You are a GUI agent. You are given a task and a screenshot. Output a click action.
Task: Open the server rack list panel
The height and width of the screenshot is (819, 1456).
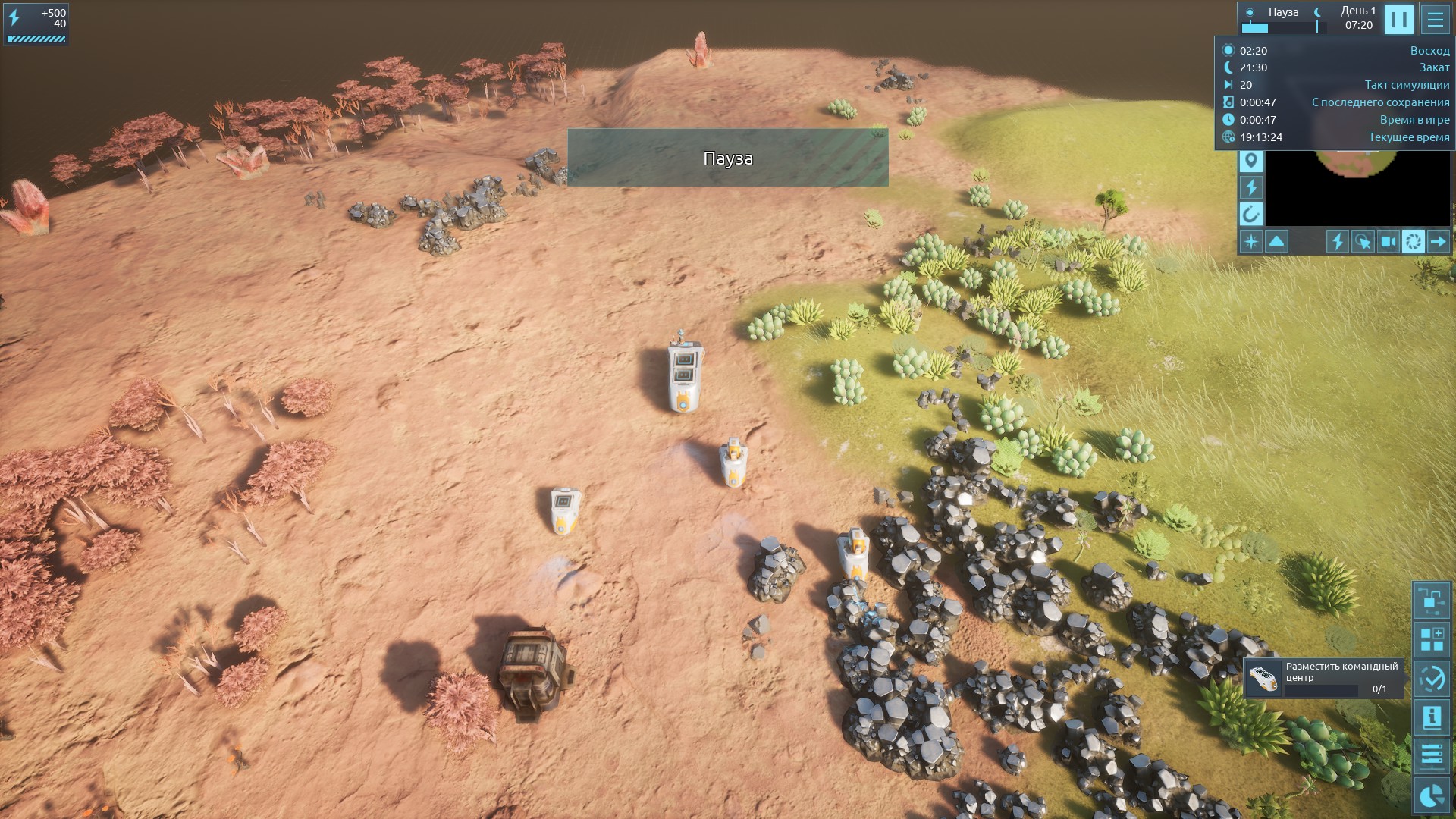[1432, 756]
